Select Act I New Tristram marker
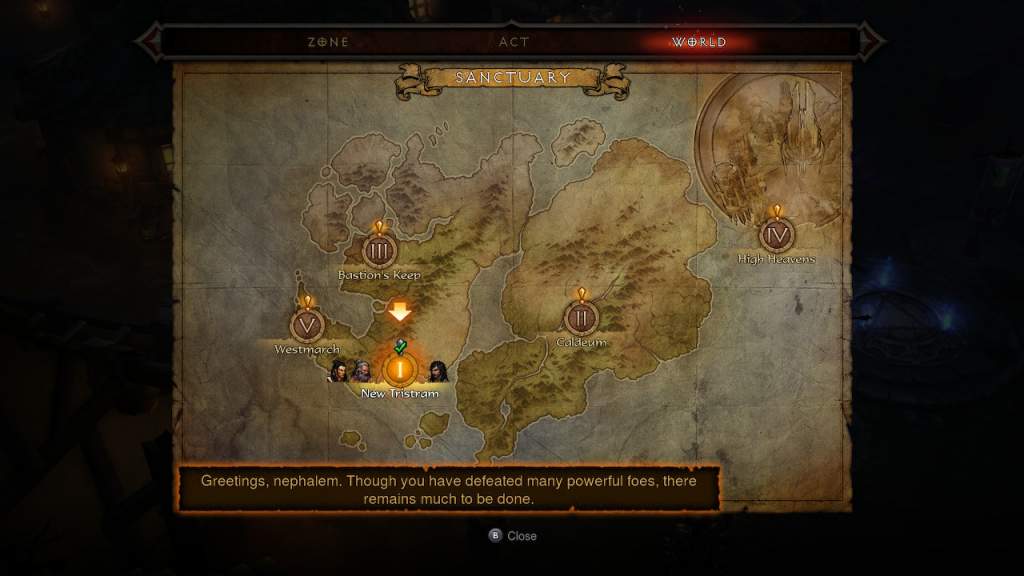The image size is (1024, 576). [400, 370]
